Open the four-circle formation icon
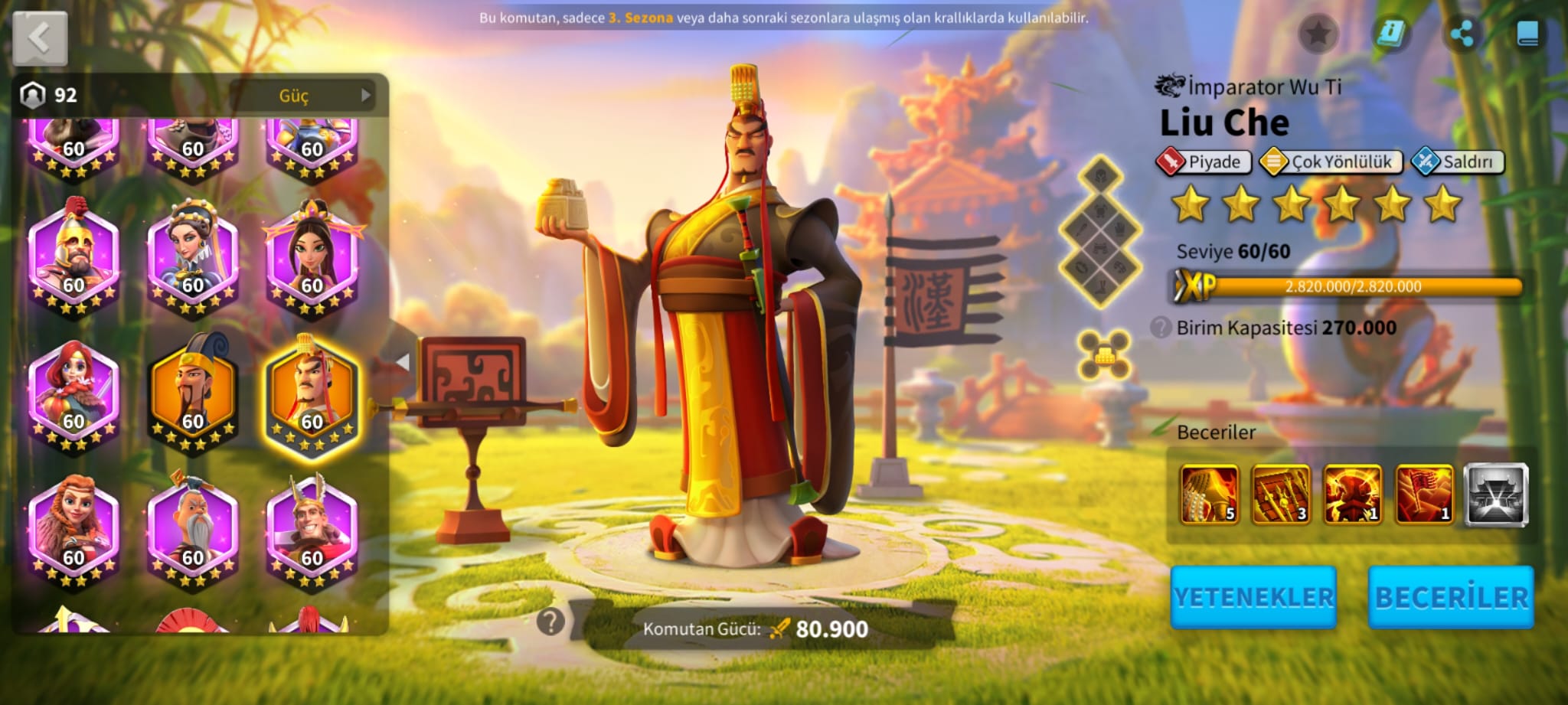This screenshot has height=705, width=1568. click(1103, 354)
